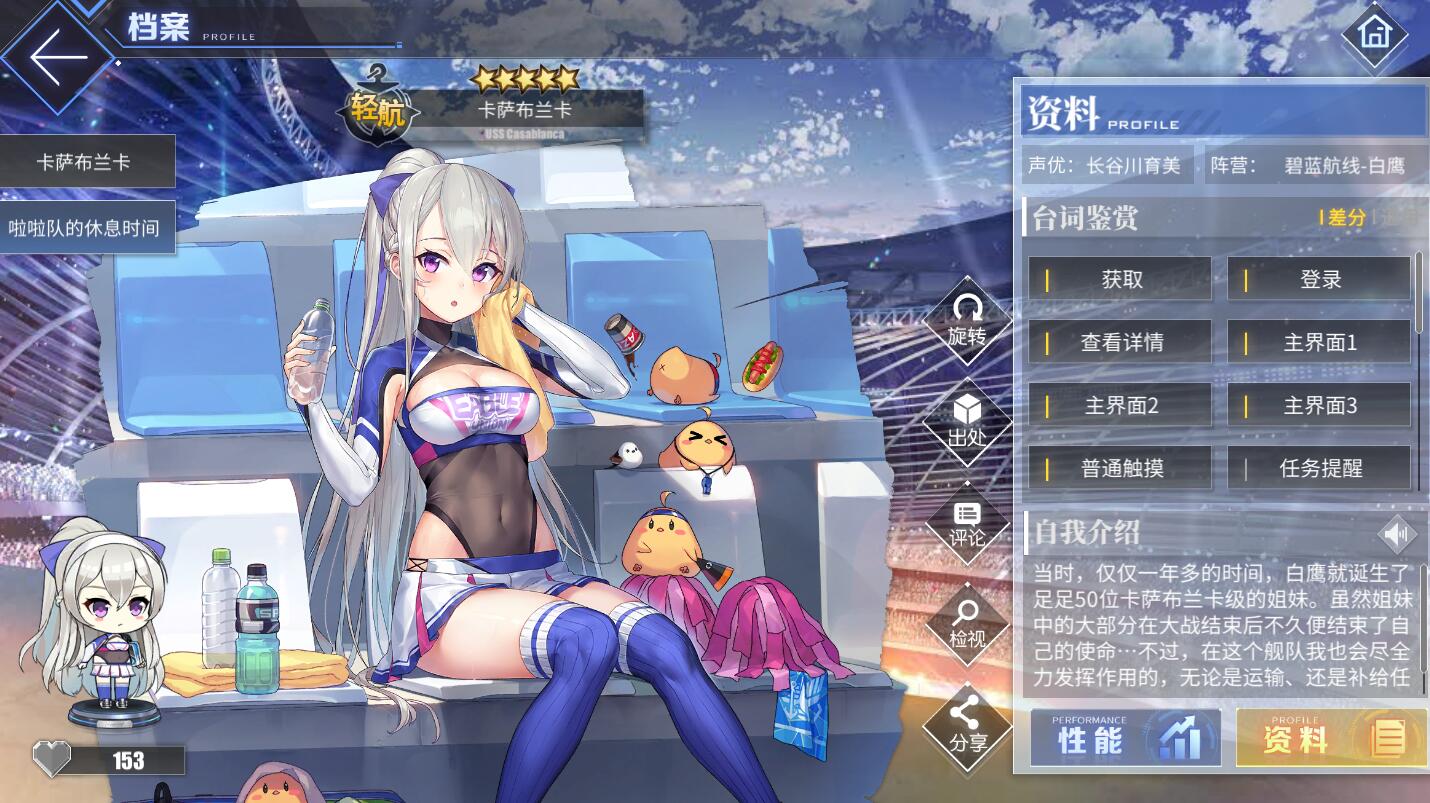Viewport: 1430px width, 803px height.
Task: Go back with the arrow button
Action: click(x=58, y=56)
